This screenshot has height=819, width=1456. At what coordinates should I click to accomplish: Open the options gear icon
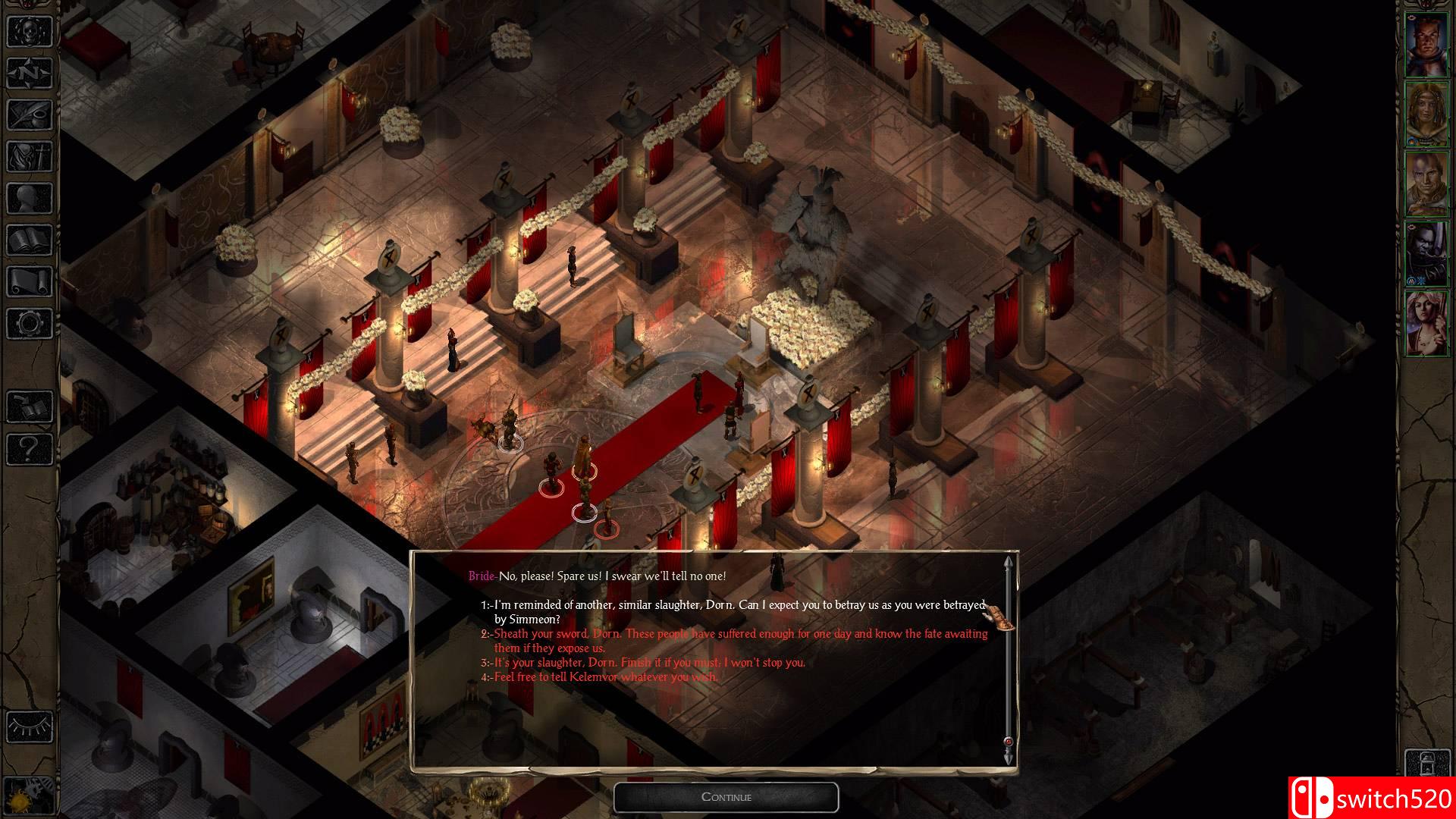(x=30, y=324)
